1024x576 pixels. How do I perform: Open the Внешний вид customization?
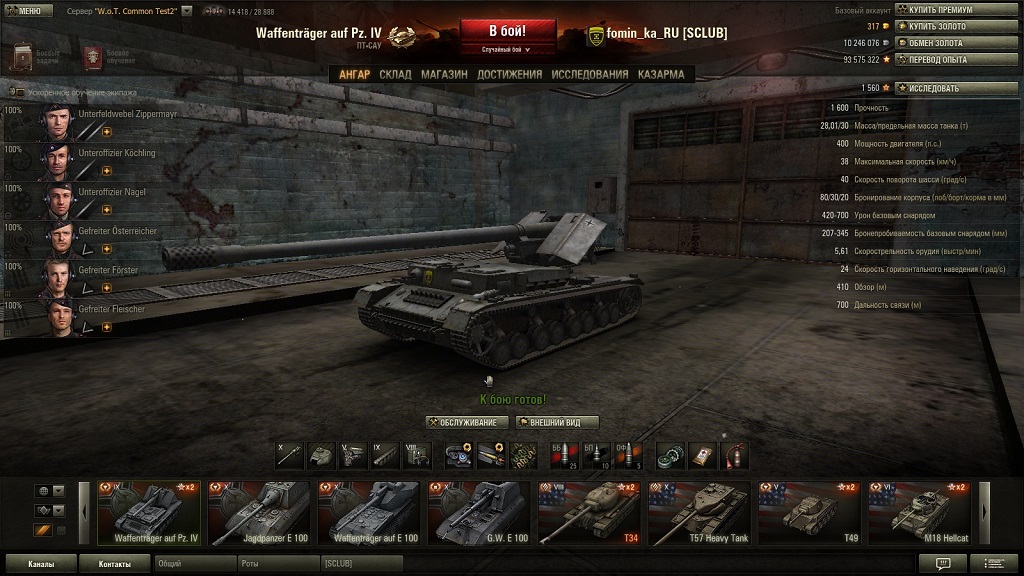point(557,423)
